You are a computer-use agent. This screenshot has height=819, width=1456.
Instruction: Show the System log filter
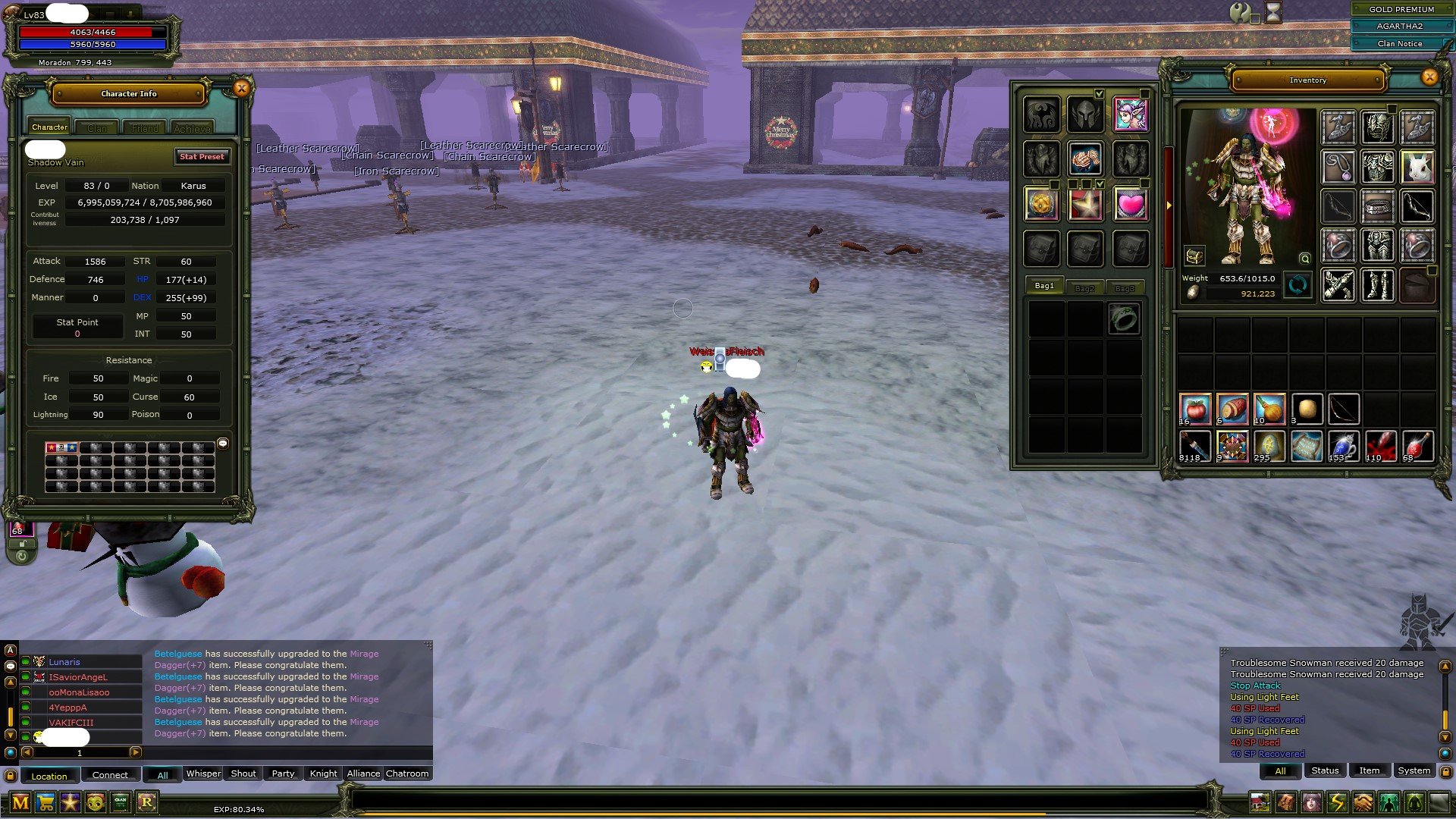(x=1414, y=770)
